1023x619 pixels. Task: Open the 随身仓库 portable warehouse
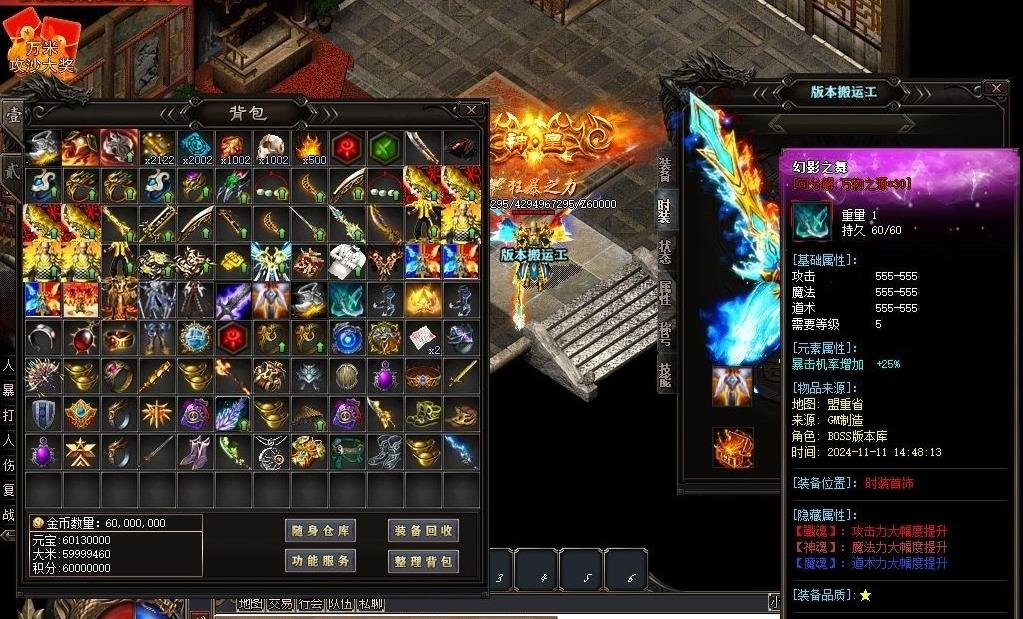click(320, 531)
